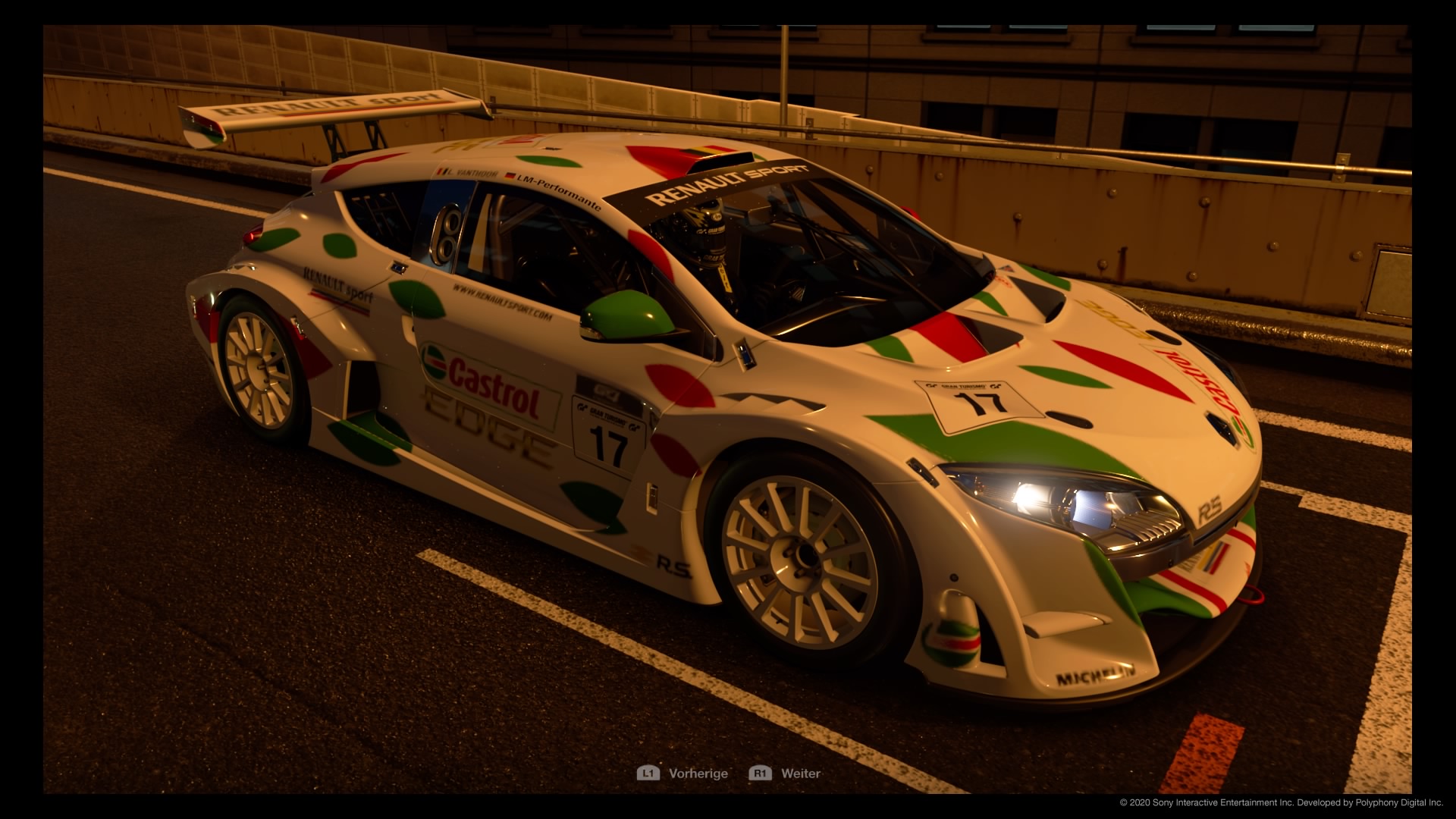
Task: Click the Belgian flag beside L. Vanthoor
Action: click(x=443, y=172)
